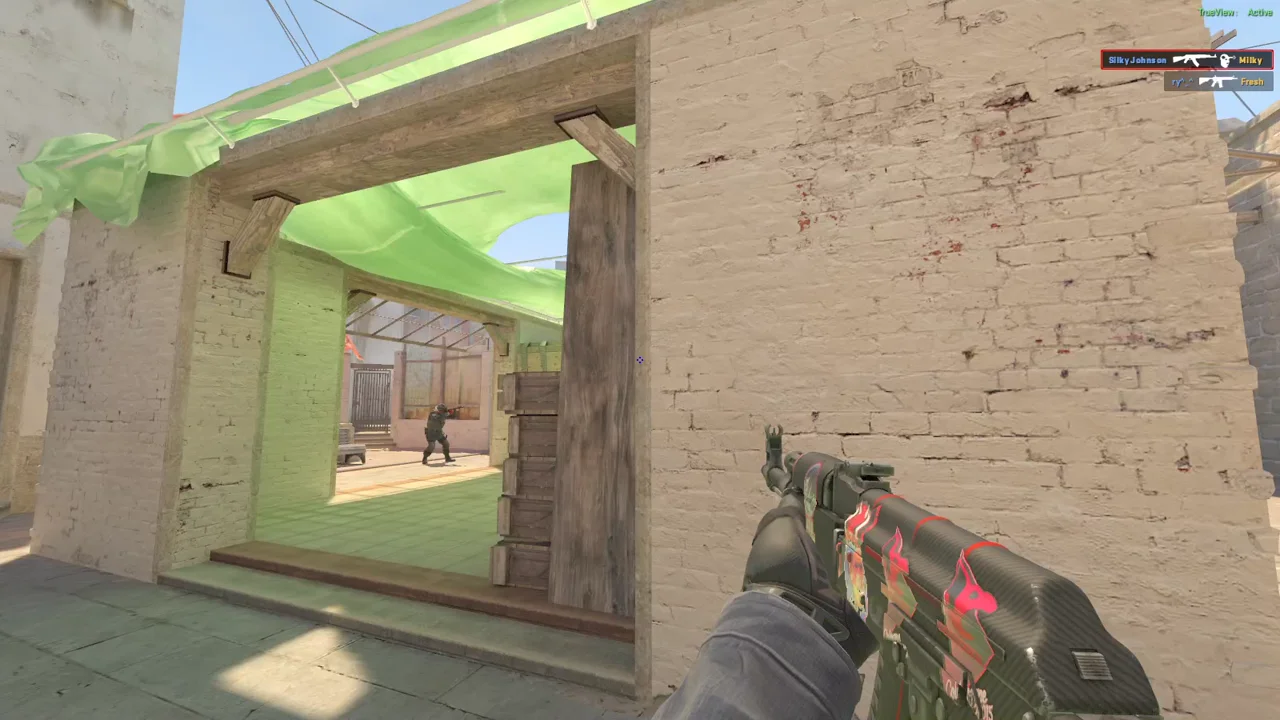This screenshot has width=1280, height=720.
Task: Toggle the TrueView Active indicator
Action: (x=1235, y=12)
